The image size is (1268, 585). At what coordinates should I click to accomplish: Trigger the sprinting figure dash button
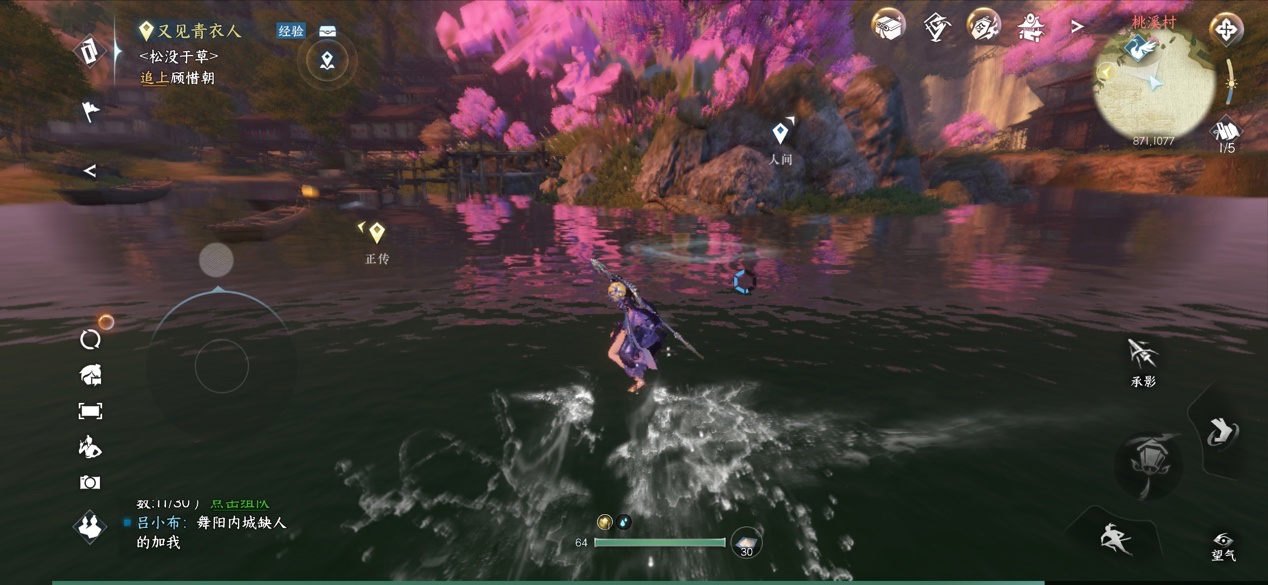click(x=1116, y=539)
